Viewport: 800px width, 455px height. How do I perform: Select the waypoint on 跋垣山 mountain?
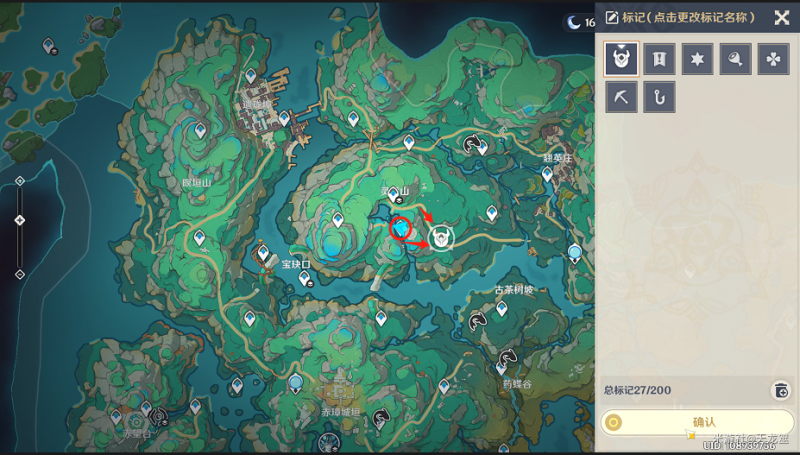click(200, 131)
